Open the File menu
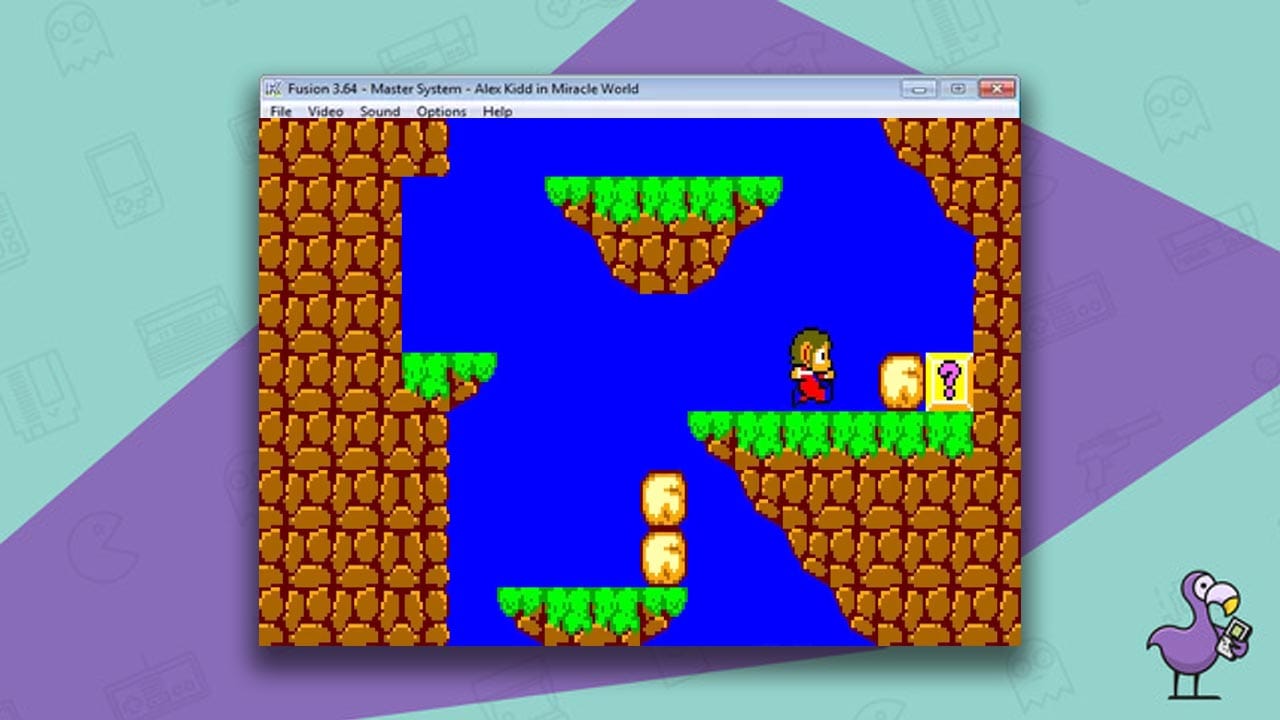 [280, 112]
